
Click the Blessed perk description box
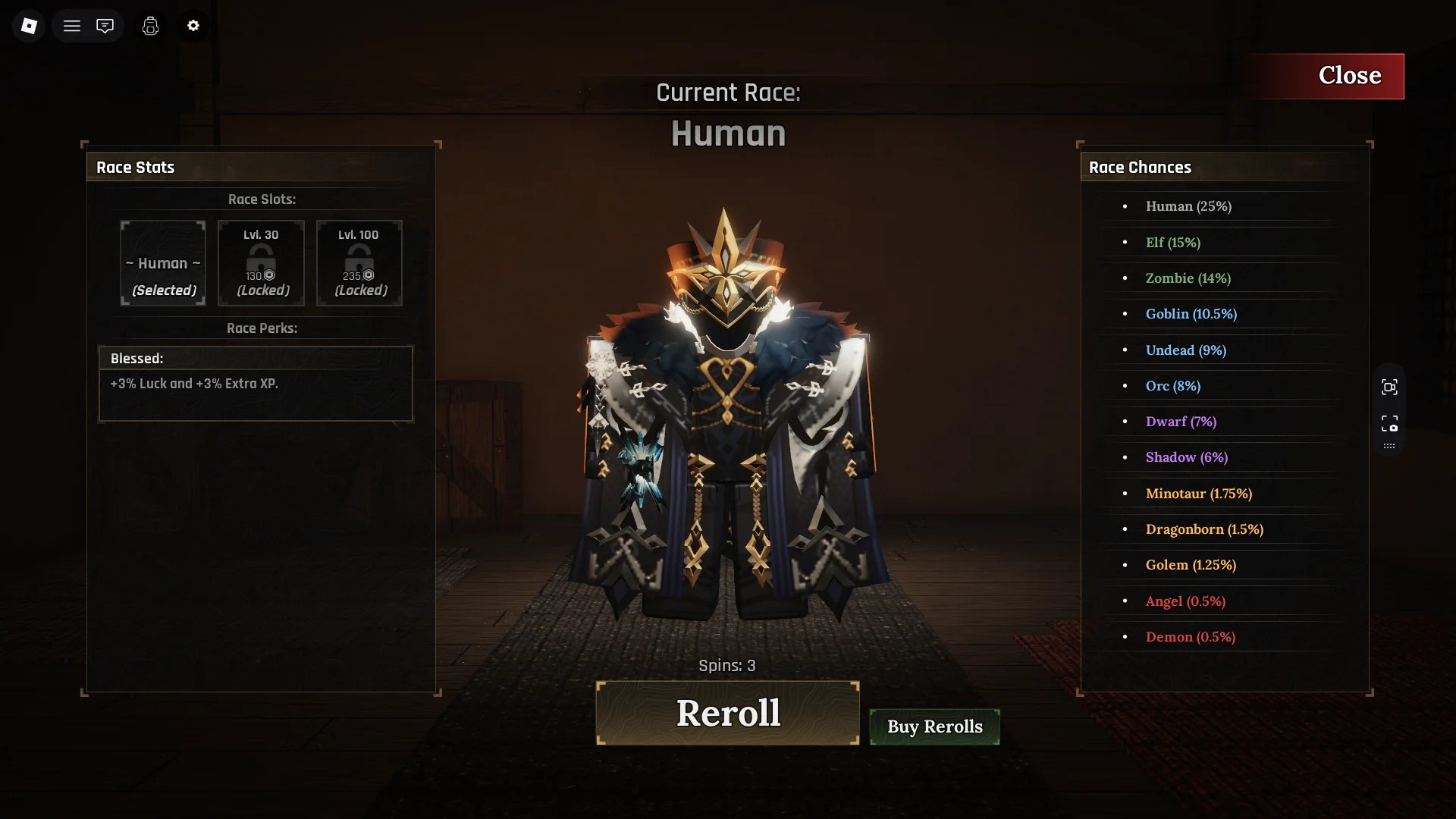pyautogui.click(x=255, y=384)
